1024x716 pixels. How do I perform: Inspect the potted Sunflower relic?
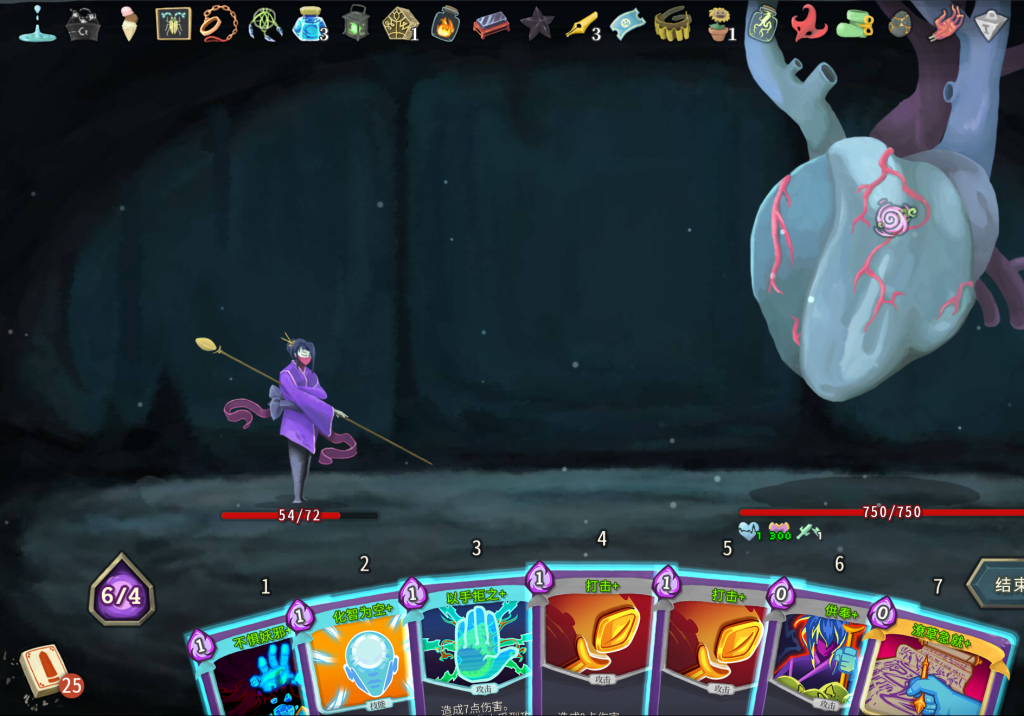718,23
